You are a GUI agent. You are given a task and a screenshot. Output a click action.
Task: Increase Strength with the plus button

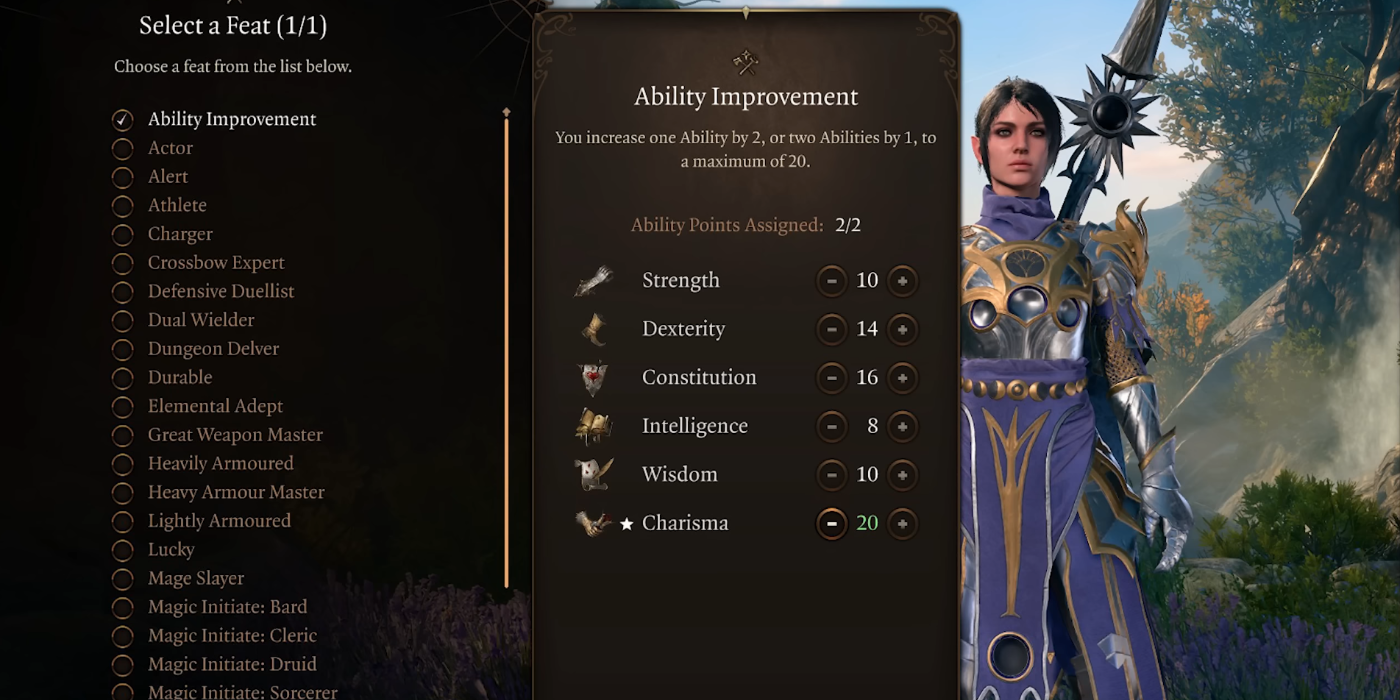point(902,281)
